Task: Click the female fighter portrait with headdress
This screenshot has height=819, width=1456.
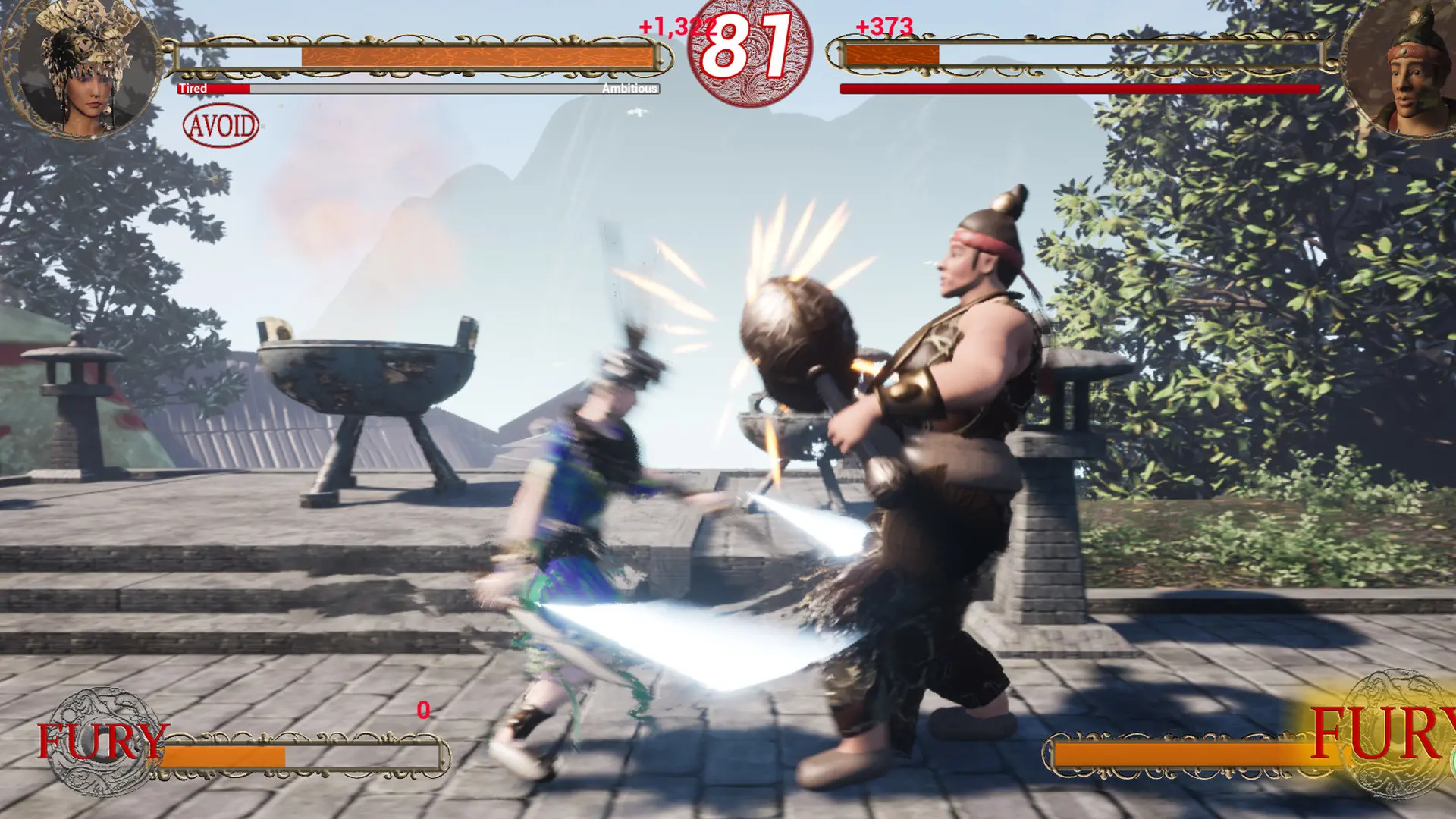Action: 82,70
